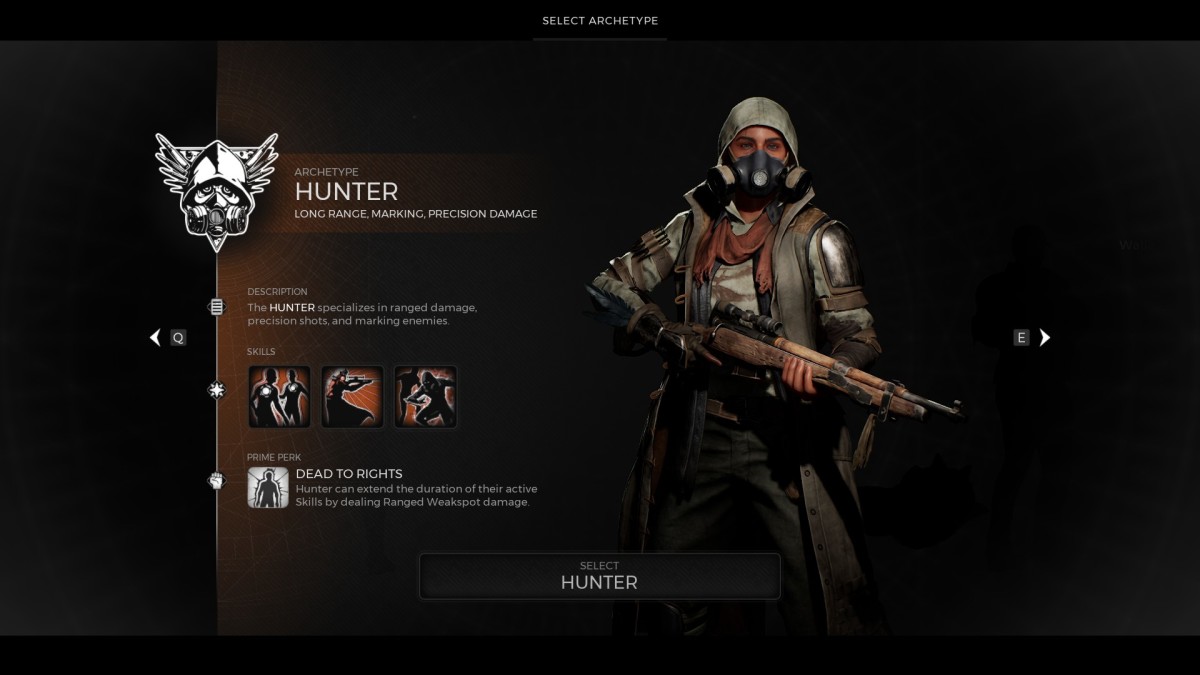Show the next archetype with right arrow

coord(1045,338)
